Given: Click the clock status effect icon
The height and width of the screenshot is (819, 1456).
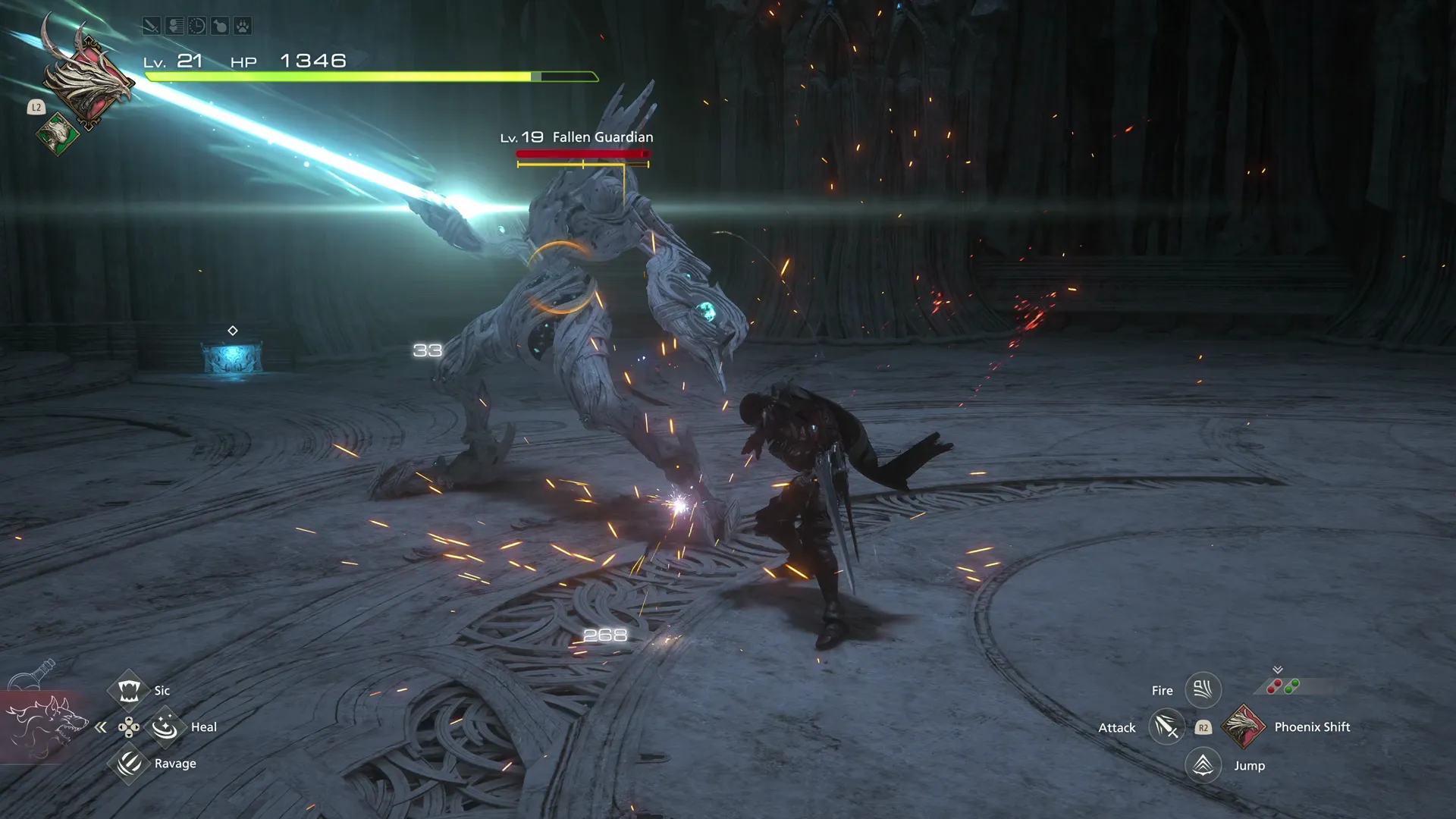Looking at the screenshot, I should coord(196,27).
